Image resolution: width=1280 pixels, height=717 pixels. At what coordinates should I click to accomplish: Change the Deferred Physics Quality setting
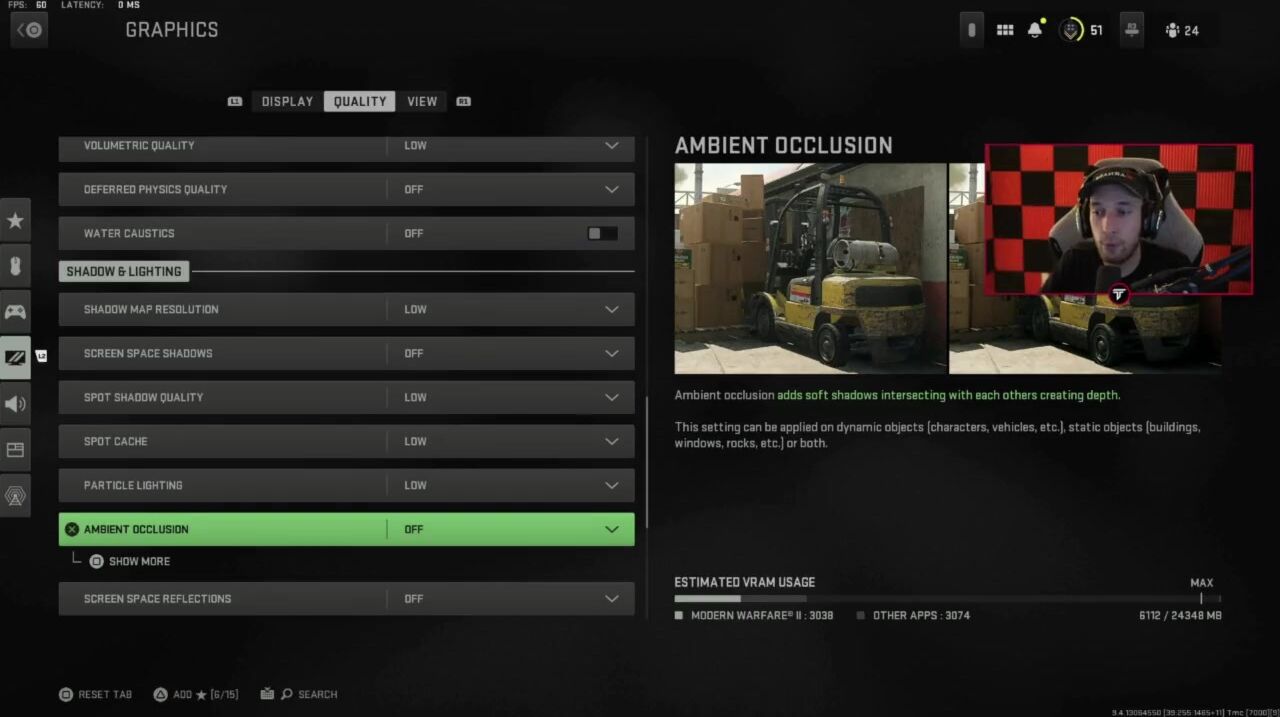pos(611,189)
